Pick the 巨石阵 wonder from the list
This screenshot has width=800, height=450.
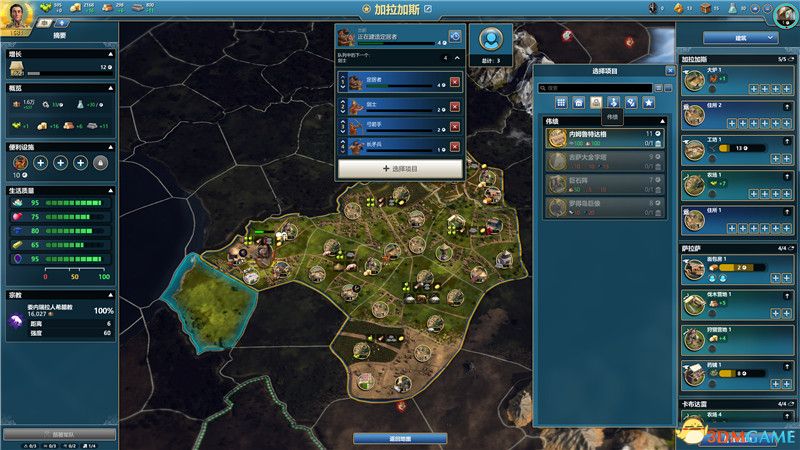coord(603,184)
